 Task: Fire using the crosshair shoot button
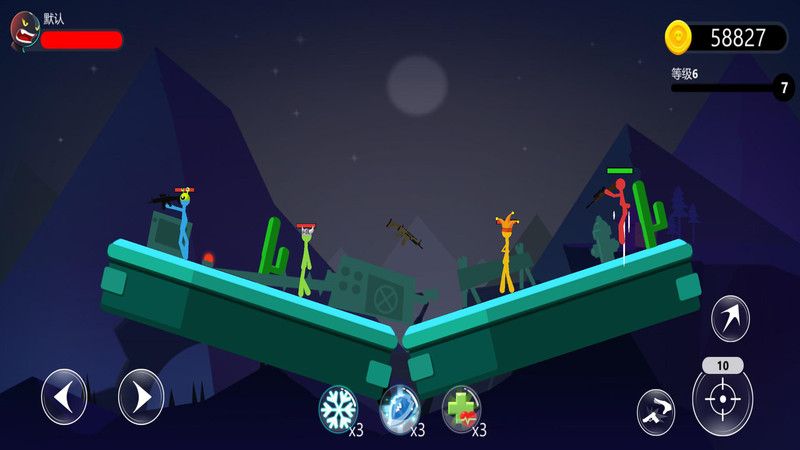click(x=722, y=399)
